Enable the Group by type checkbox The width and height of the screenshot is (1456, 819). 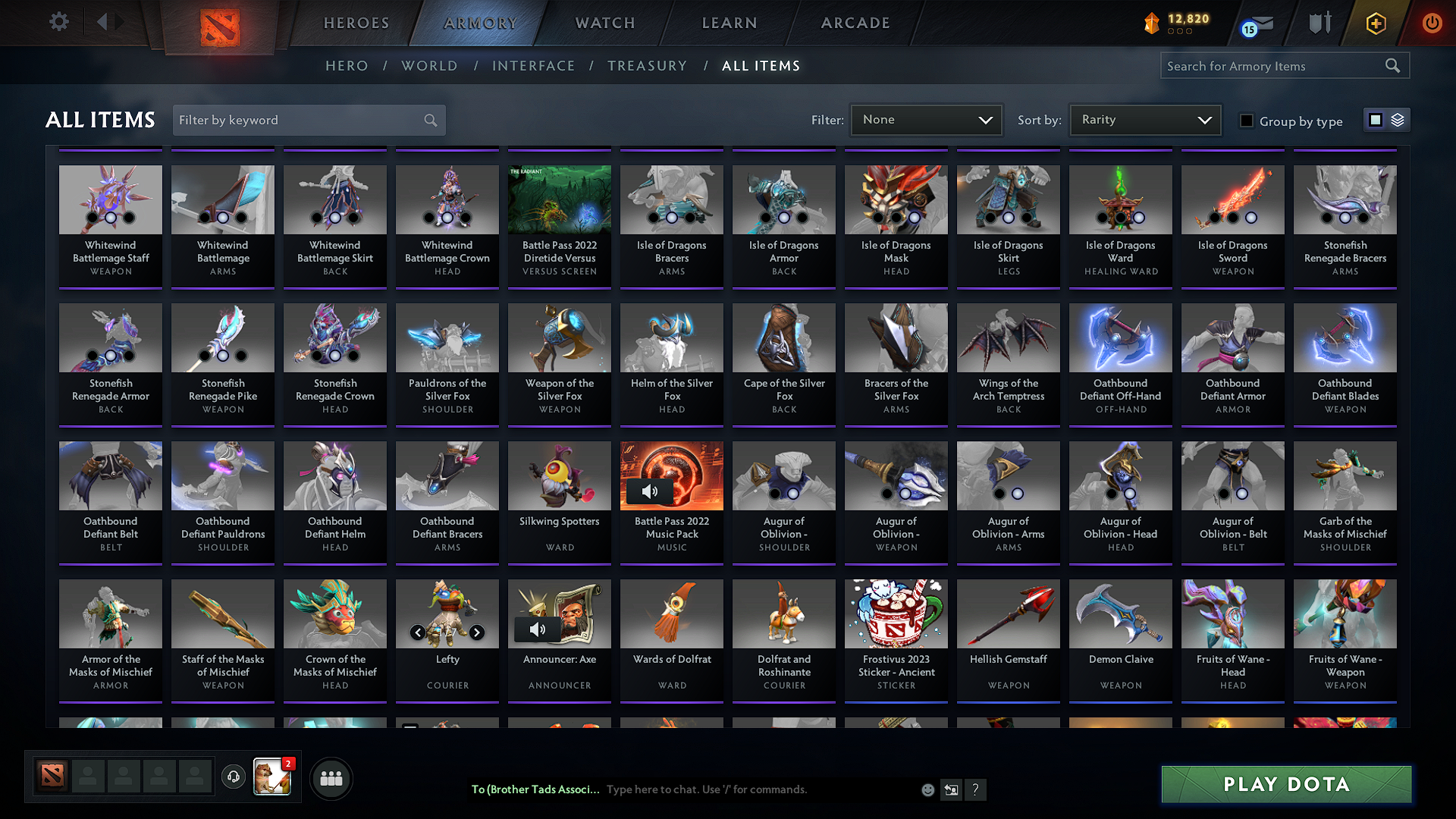1247,121
